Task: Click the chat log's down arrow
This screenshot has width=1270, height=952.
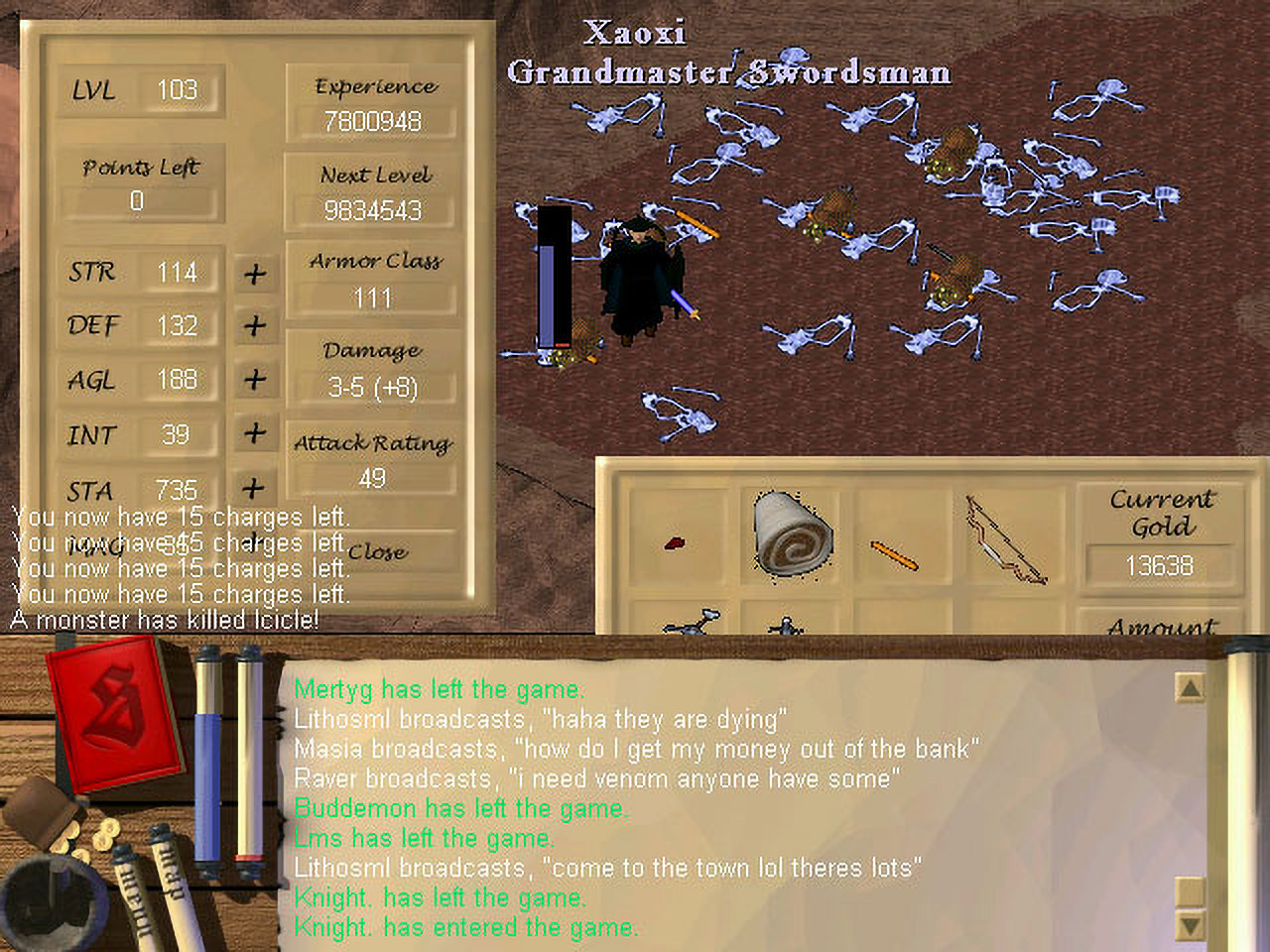Action: coord(1190,925)
